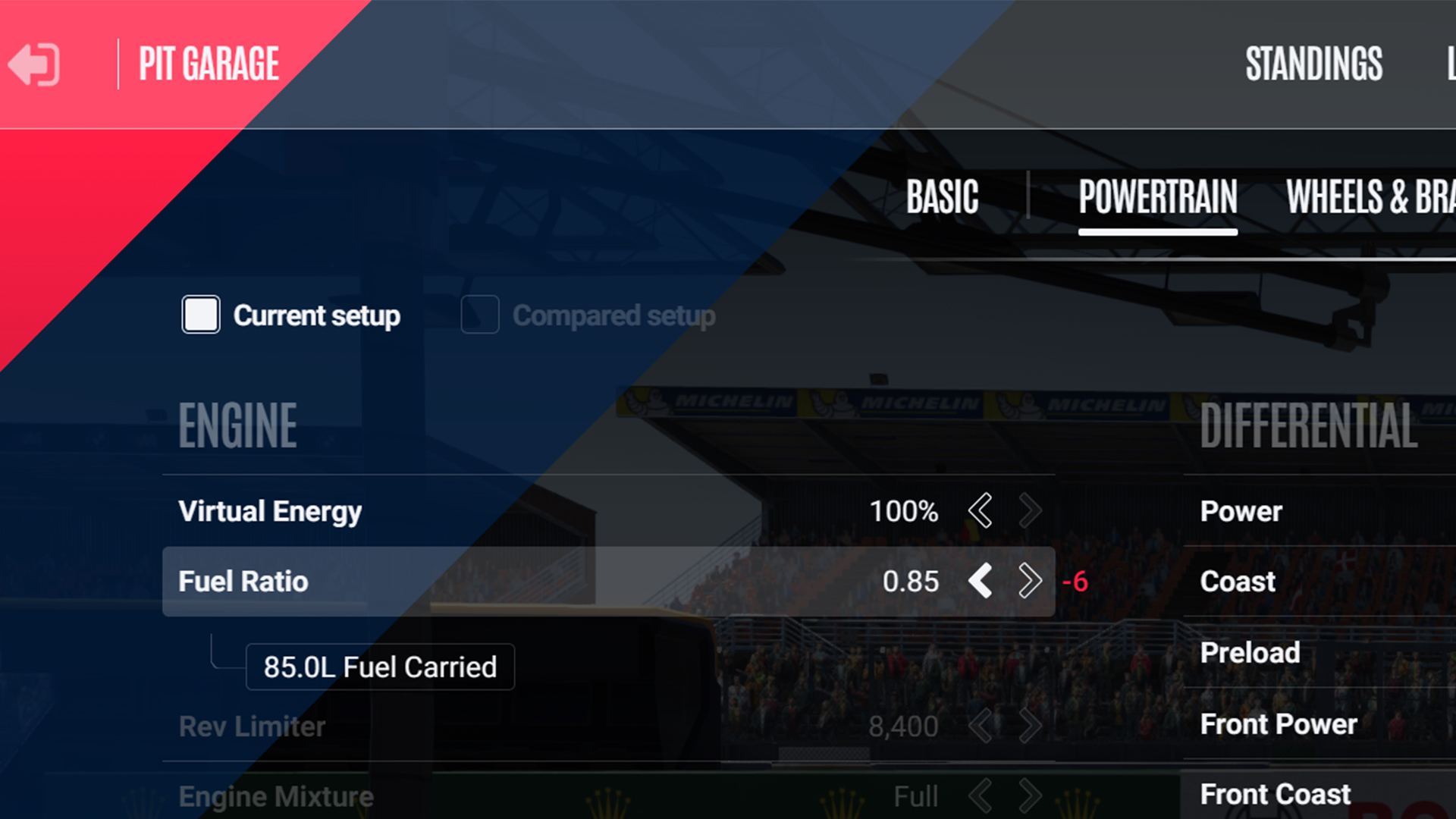Click the 85.0L Fuel Carried button
The image size is (1456, 819).
(379, 667)
